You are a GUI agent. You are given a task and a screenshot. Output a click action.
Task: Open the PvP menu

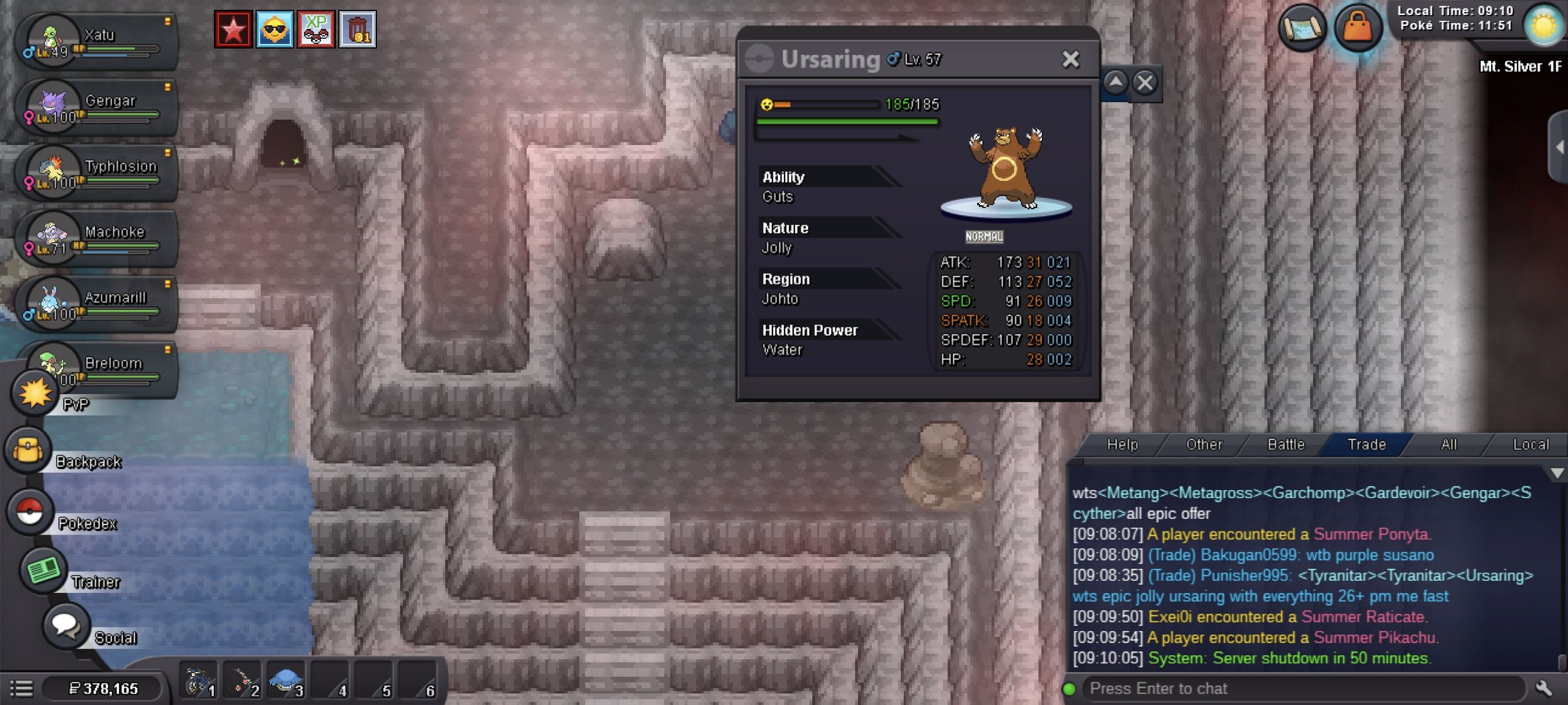[x=35, y=394]
